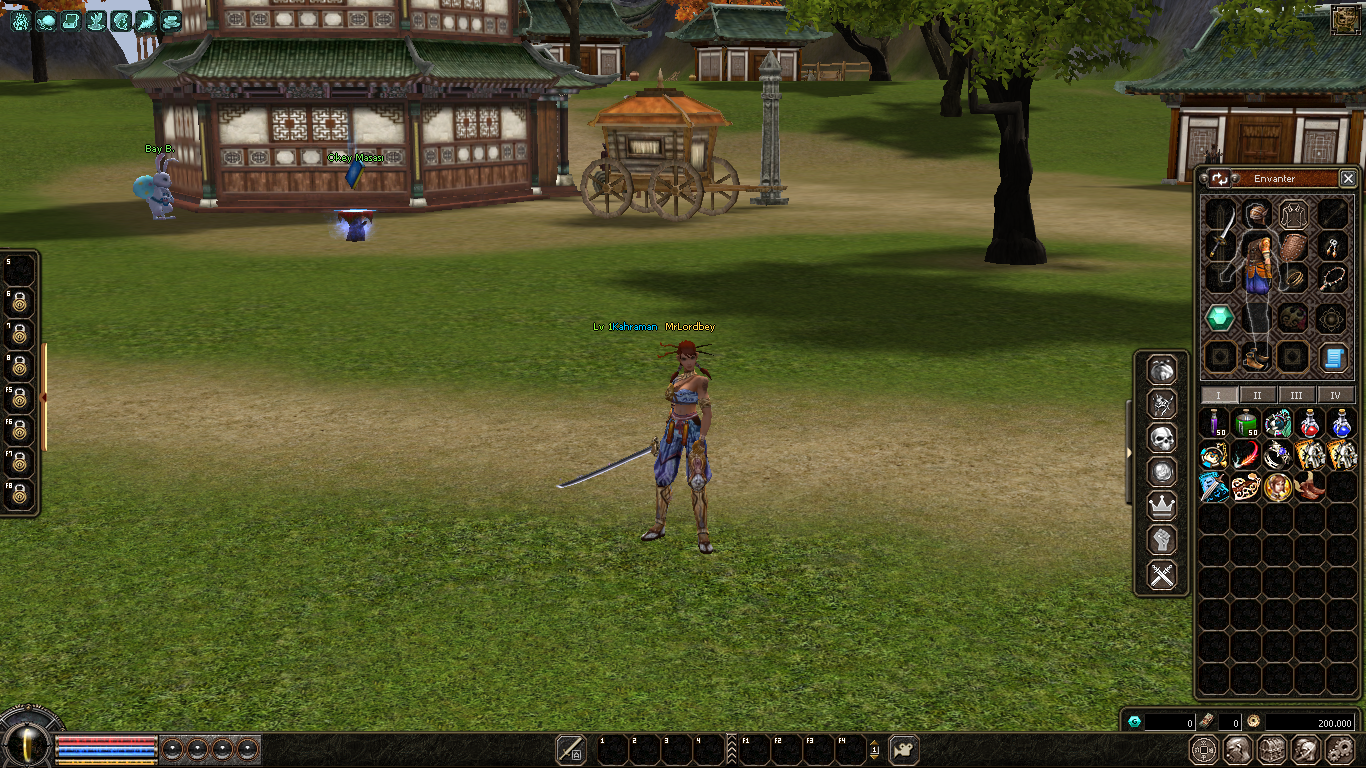Open inventory page IV
The width and height of the screenshot is (1366, 768).
tap(1335, 395)
